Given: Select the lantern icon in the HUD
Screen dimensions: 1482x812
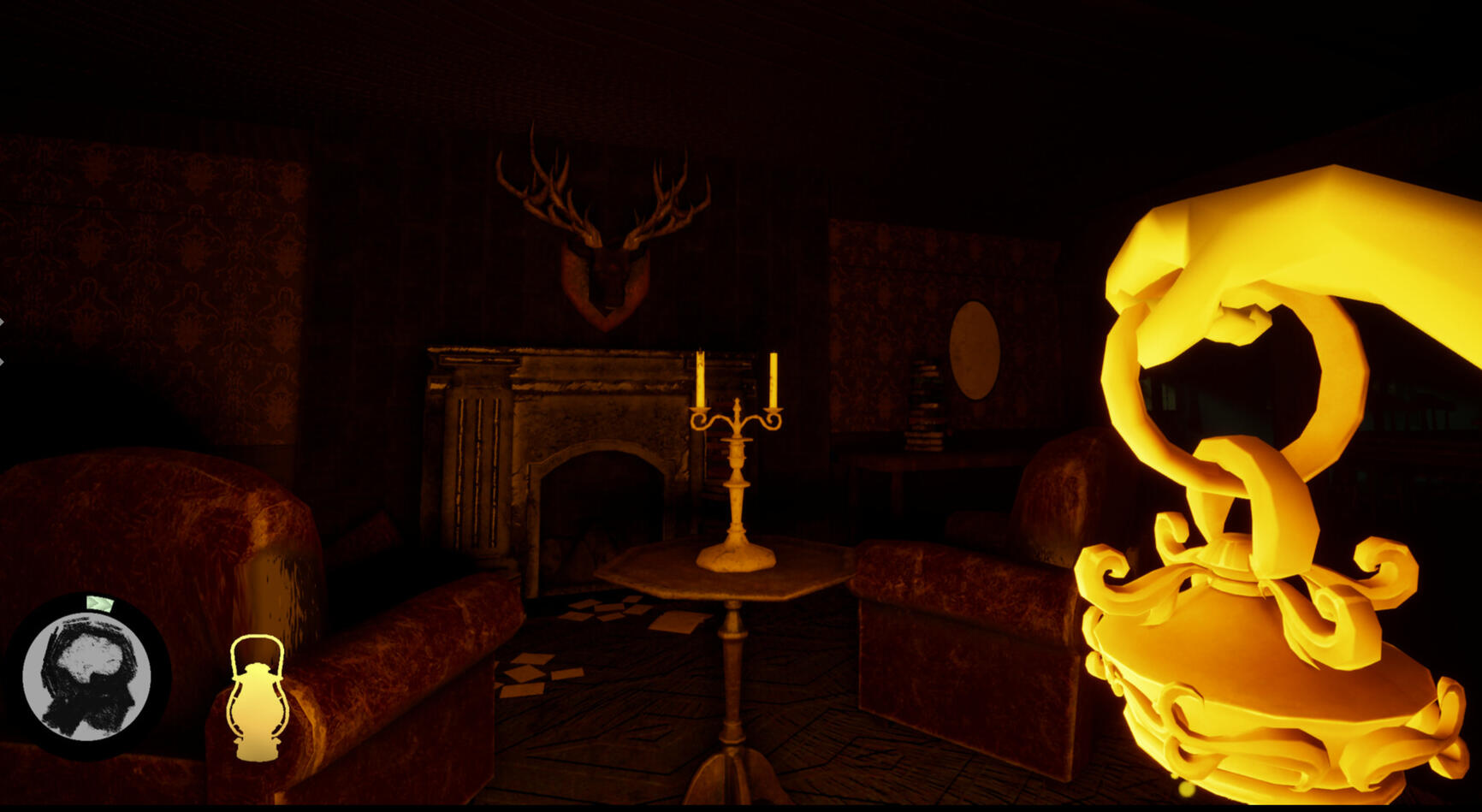Looking at the screenshot, I should pos(257,697).
